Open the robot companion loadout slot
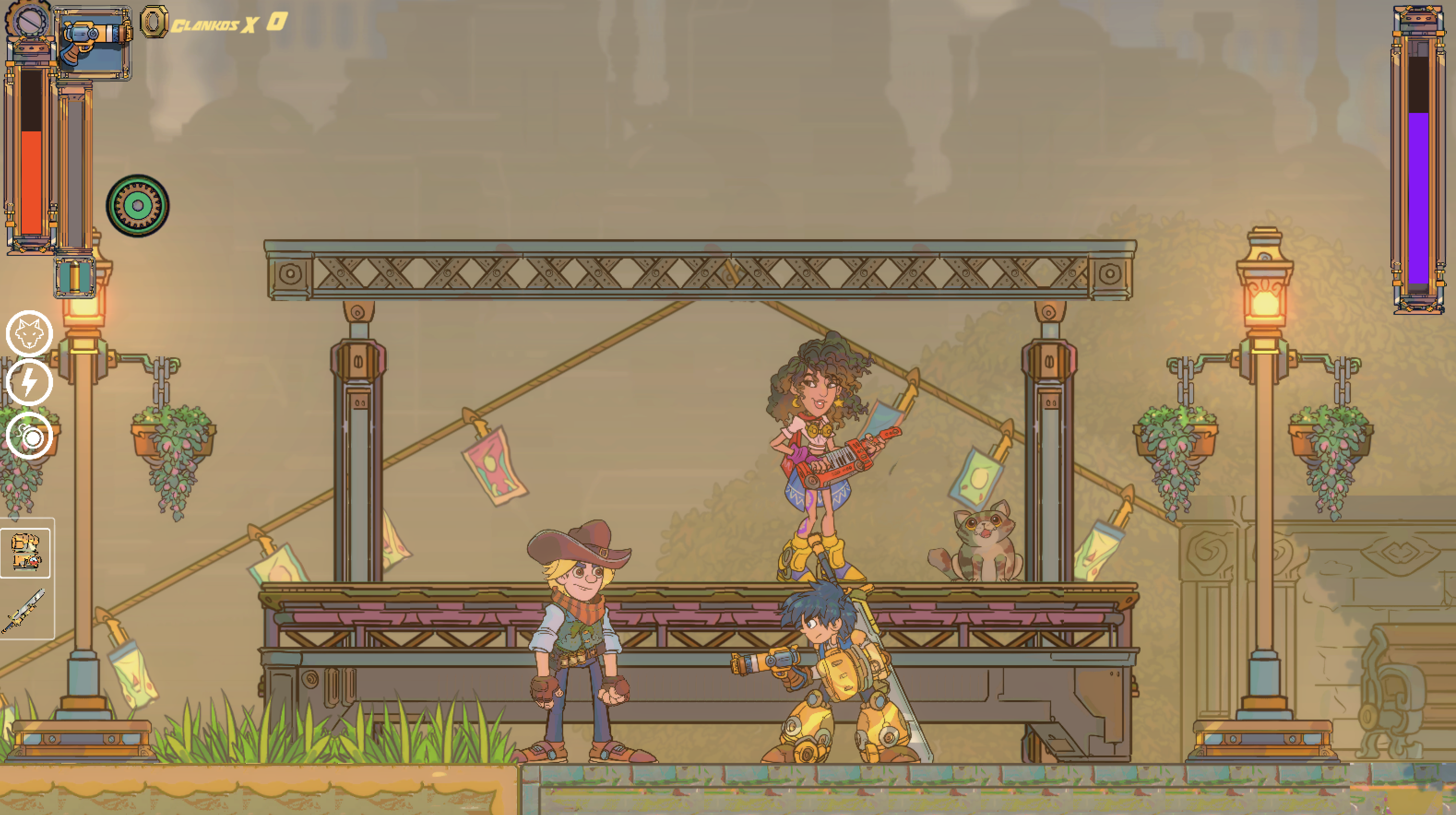Screen dimensions: 1456x815 [x=25, y=554]
